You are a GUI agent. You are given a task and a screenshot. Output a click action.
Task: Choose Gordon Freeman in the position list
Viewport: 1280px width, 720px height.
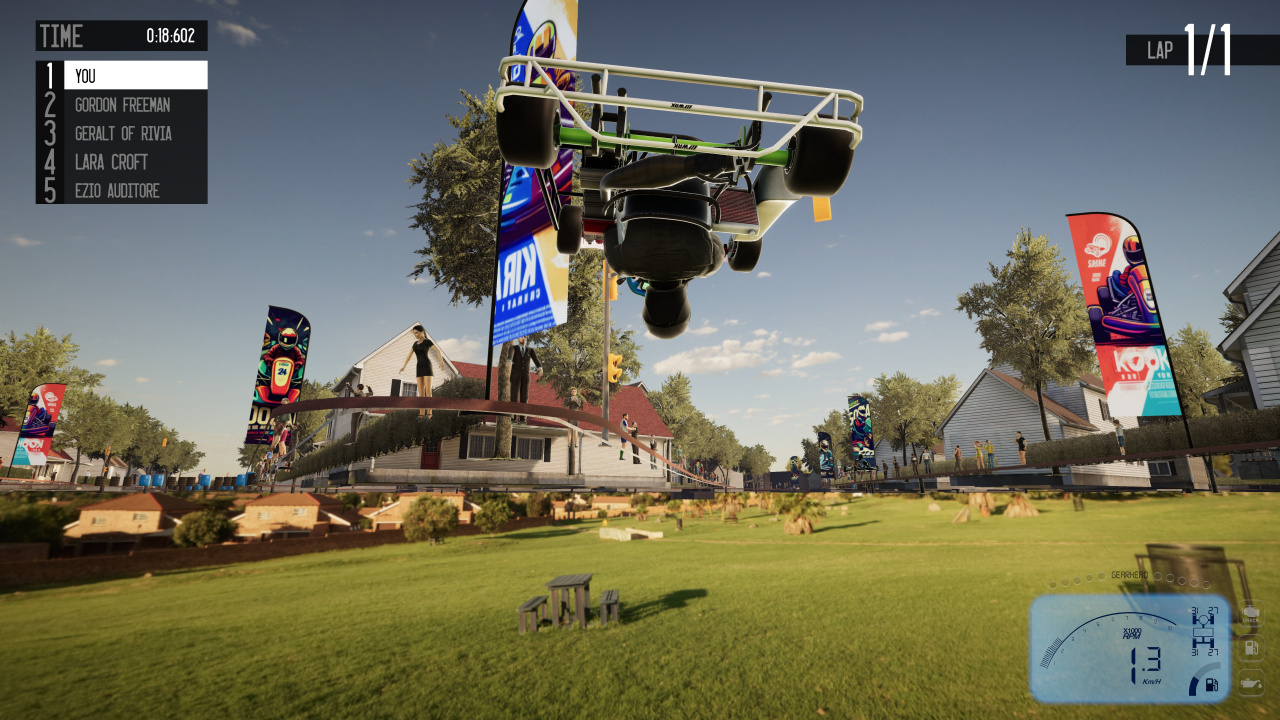[135, 105]
